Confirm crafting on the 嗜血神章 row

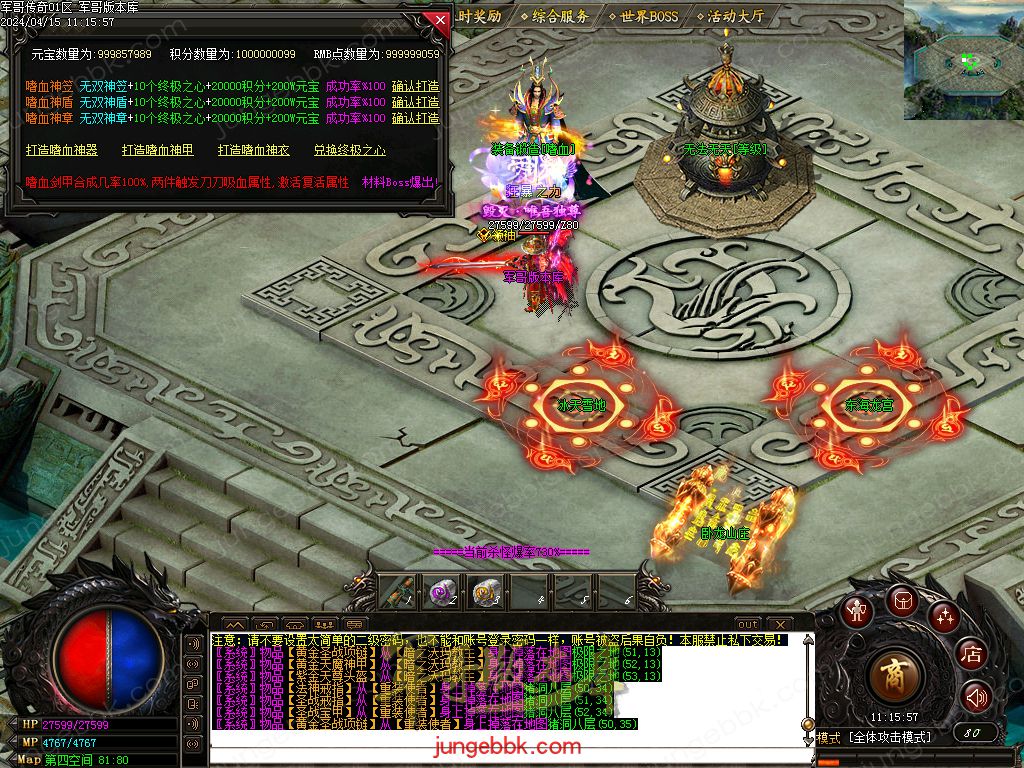[415, 118]
